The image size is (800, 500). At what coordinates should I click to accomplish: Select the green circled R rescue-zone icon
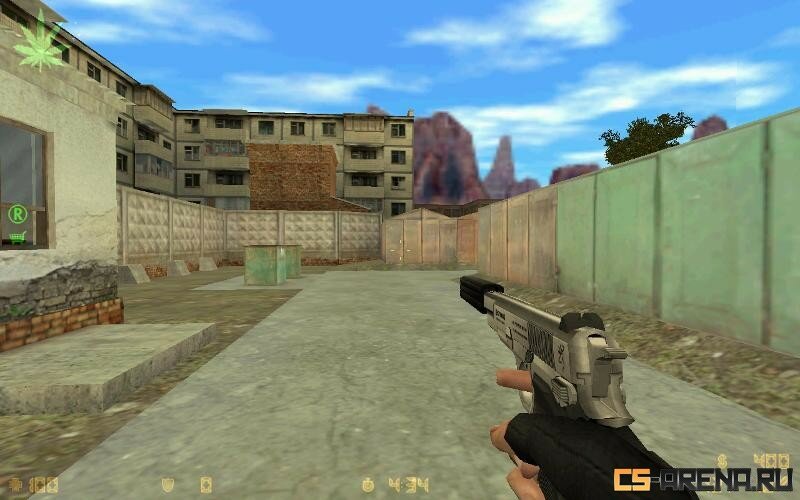[x=17, y=212]
